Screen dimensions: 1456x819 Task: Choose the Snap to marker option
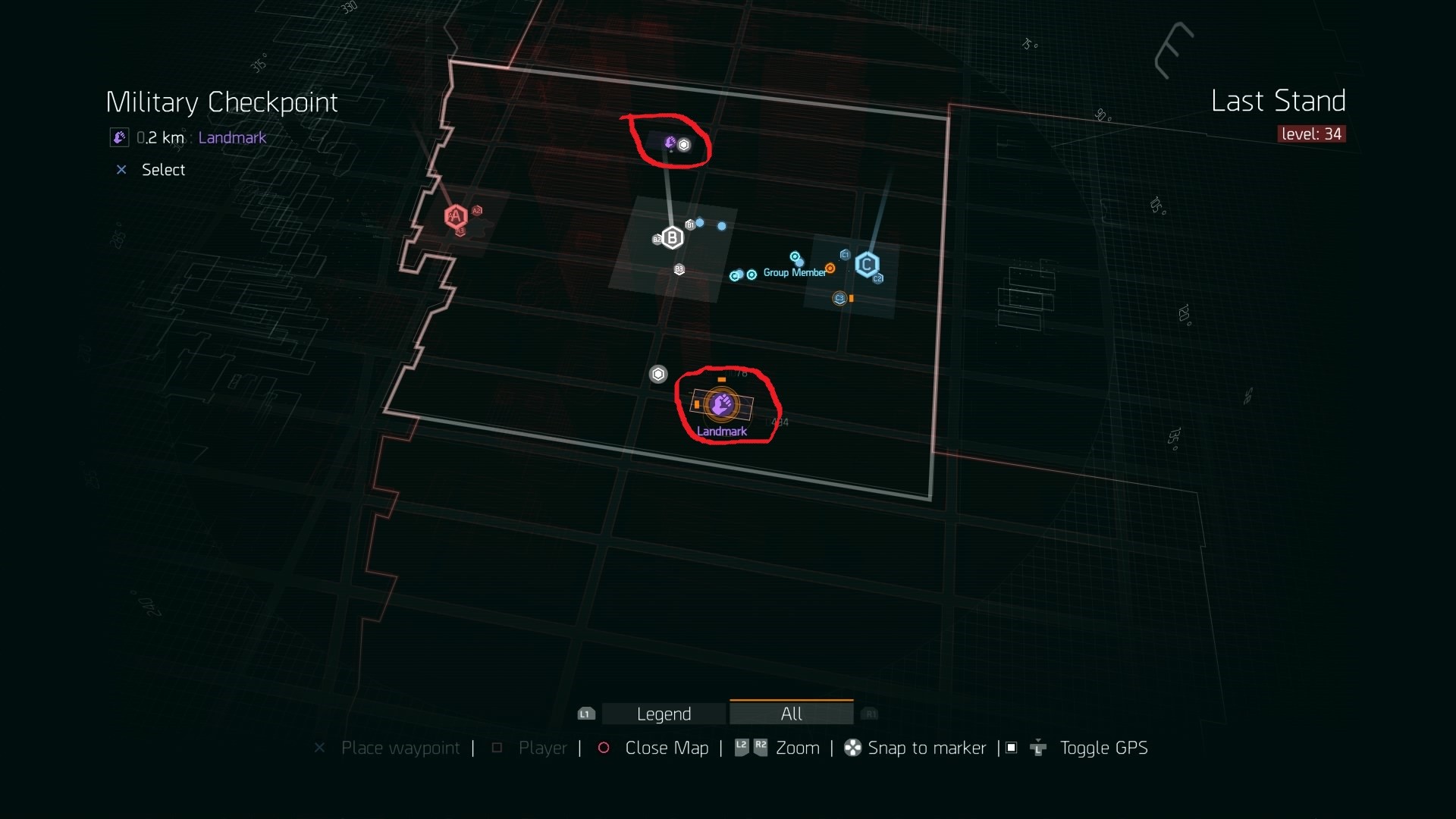(x=926, y=748)
